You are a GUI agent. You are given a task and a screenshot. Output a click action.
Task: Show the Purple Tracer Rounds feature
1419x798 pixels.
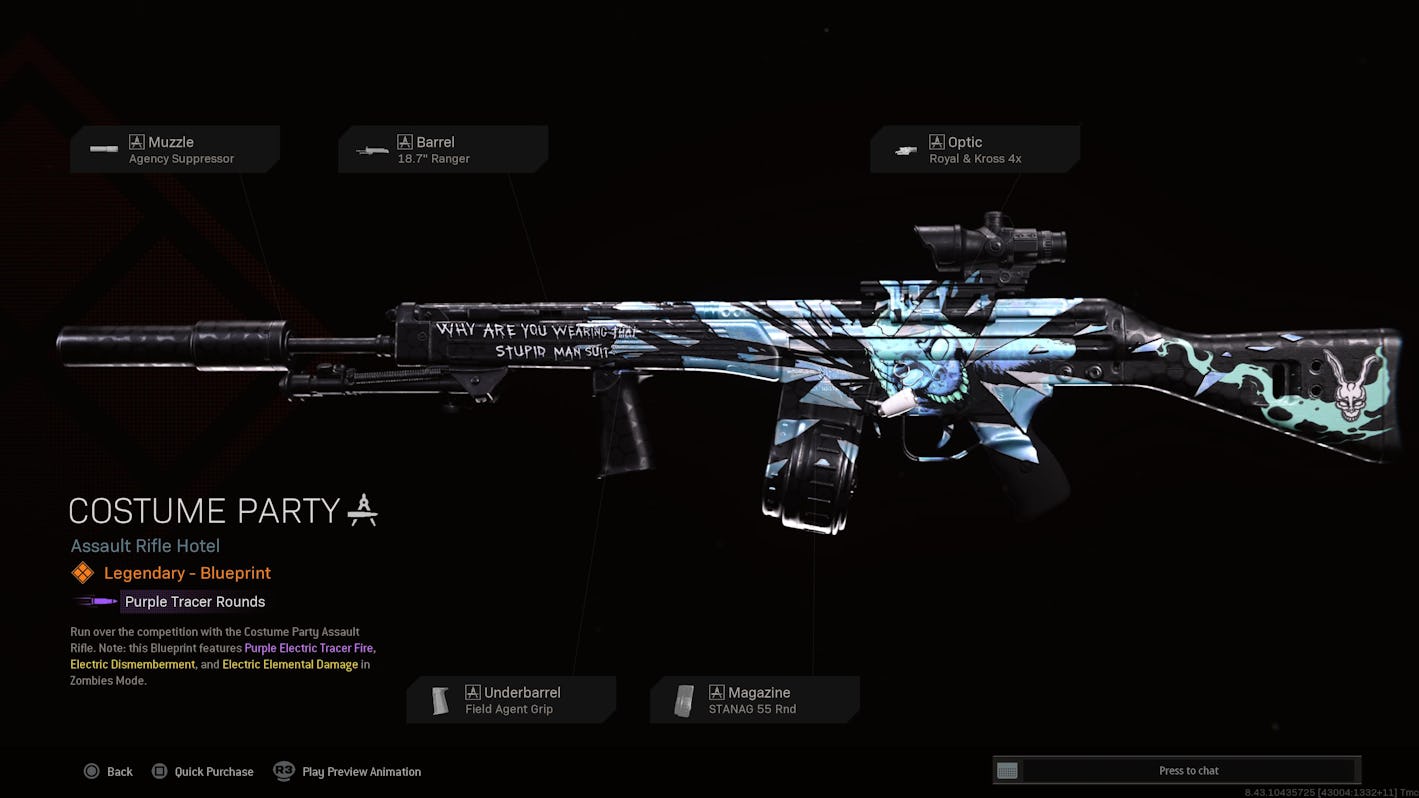[x=194, y=601]
